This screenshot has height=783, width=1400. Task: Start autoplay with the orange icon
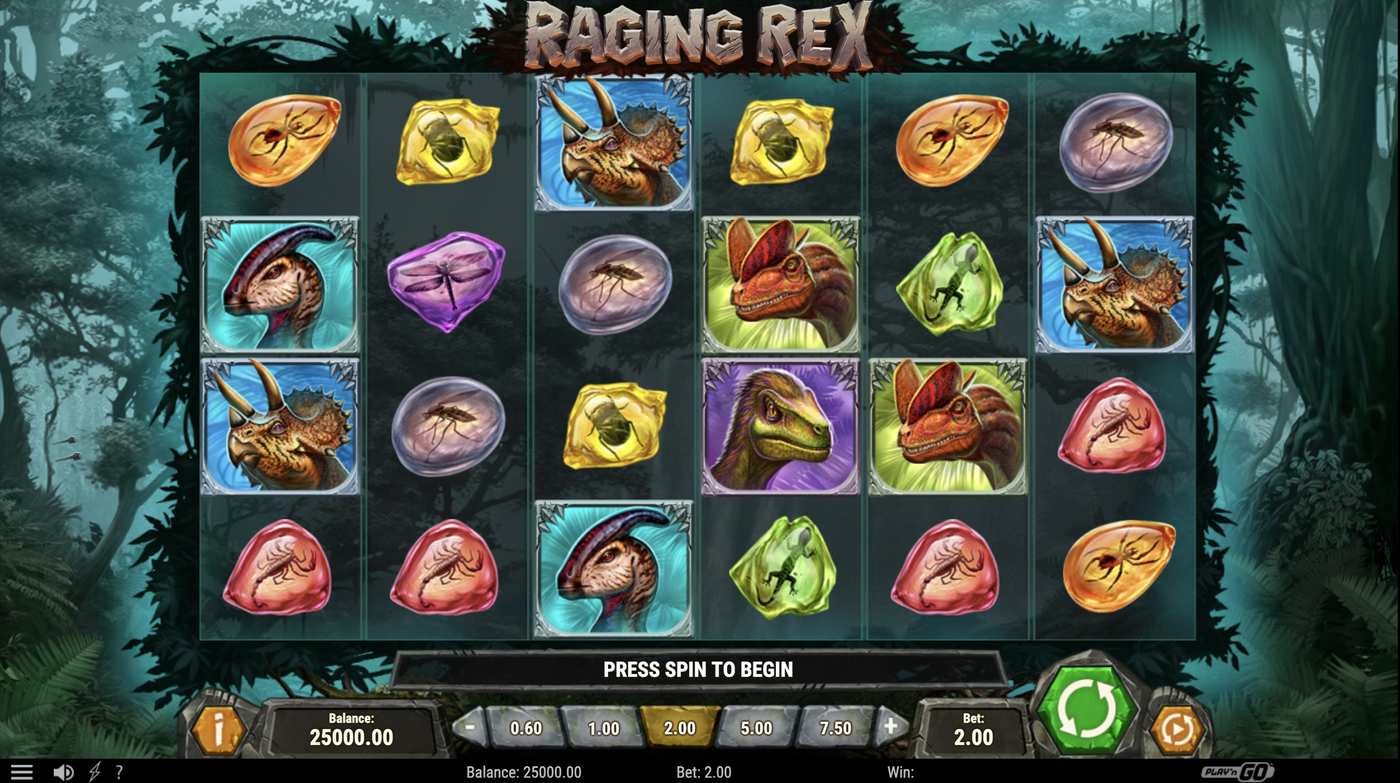[1177, 731]
